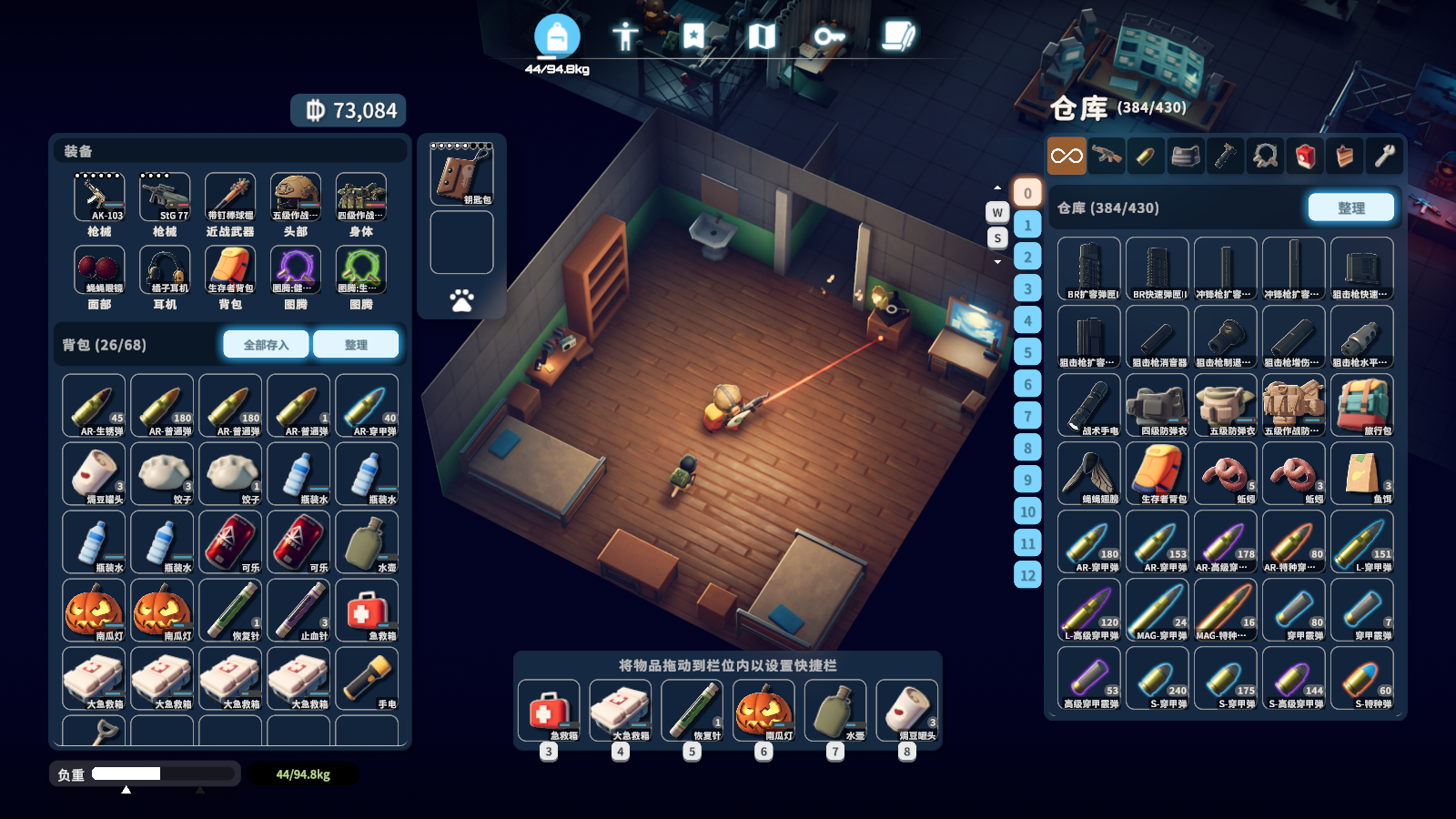Choose the 急救箱 first aid kit in backpack
The height and width of the screenshot is (819, 1456).
(367, 611)
